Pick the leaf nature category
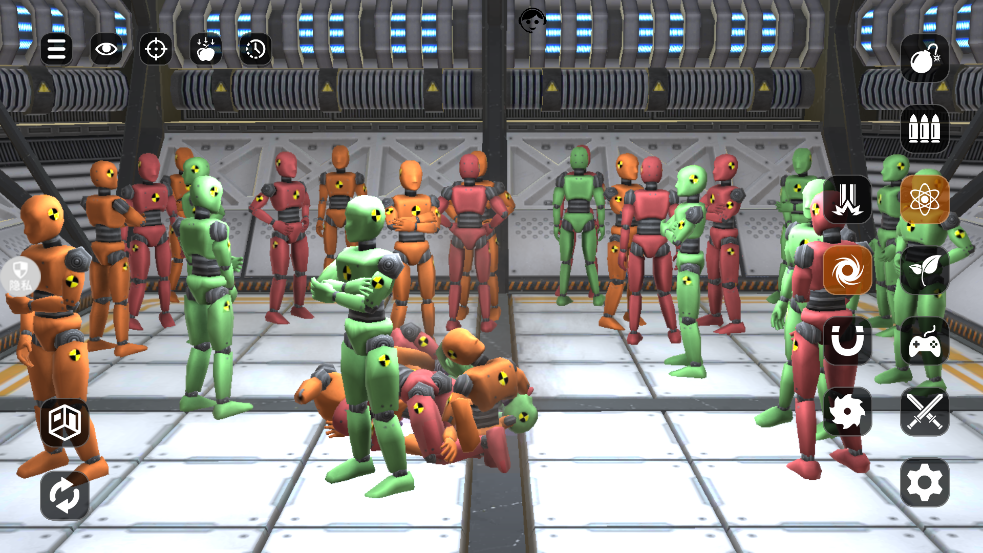This screenshot has width=983, height=553. (x=924, y=270)
